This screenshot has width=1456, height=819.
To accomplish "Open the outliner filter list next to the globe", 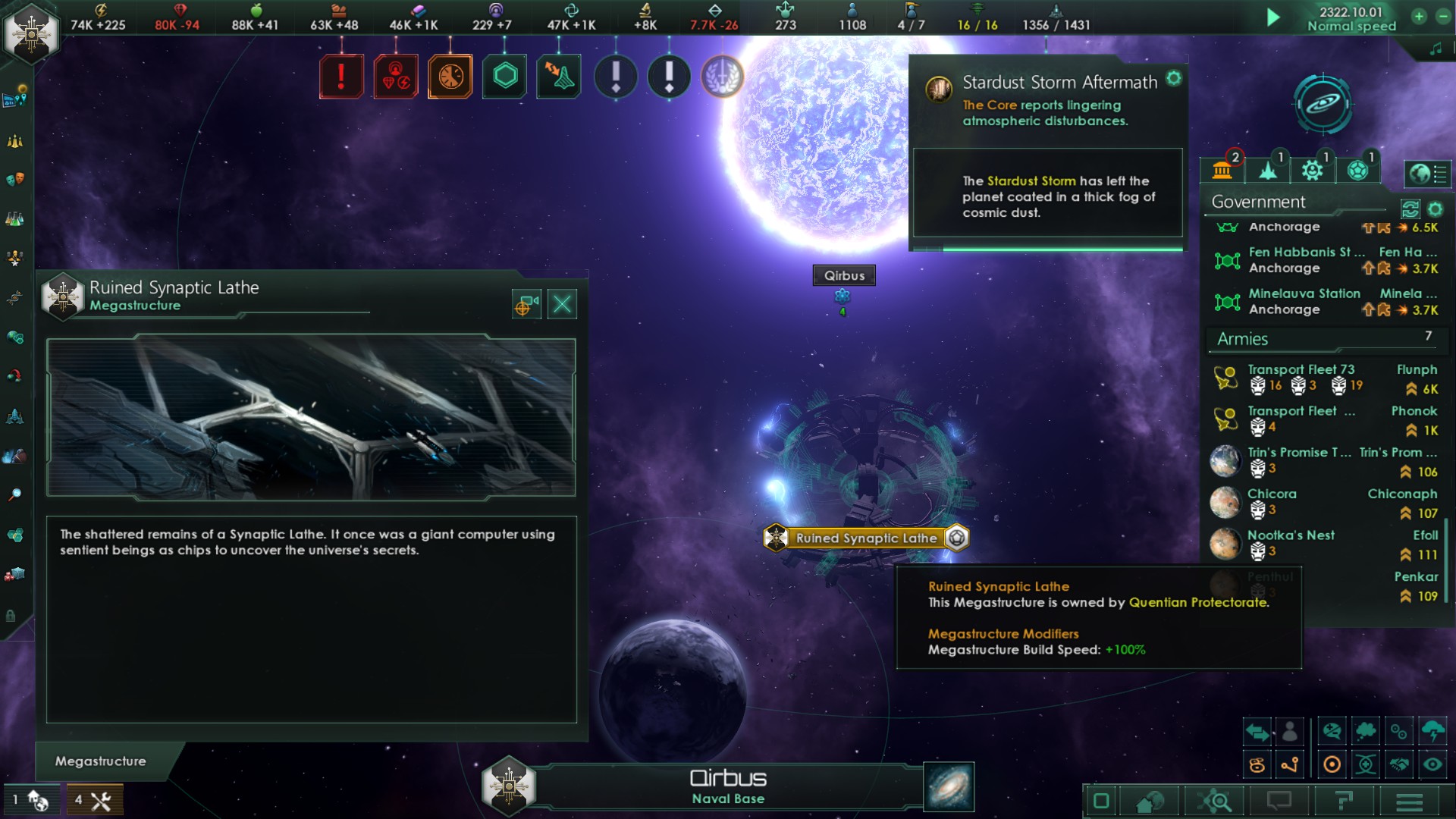I will click(1441, 174).
